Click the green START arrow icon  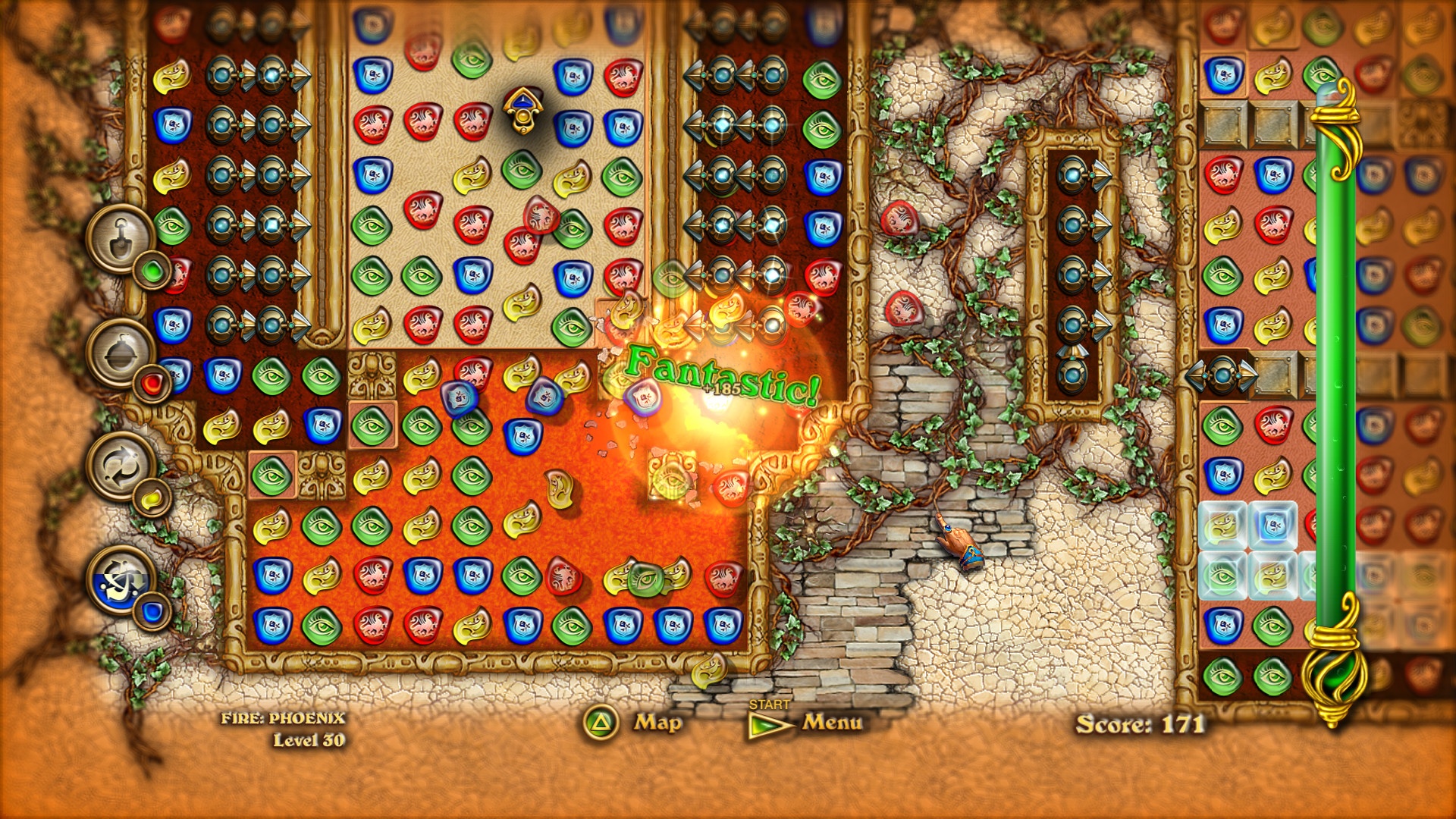pyautogui.click(x=766, y=726)
